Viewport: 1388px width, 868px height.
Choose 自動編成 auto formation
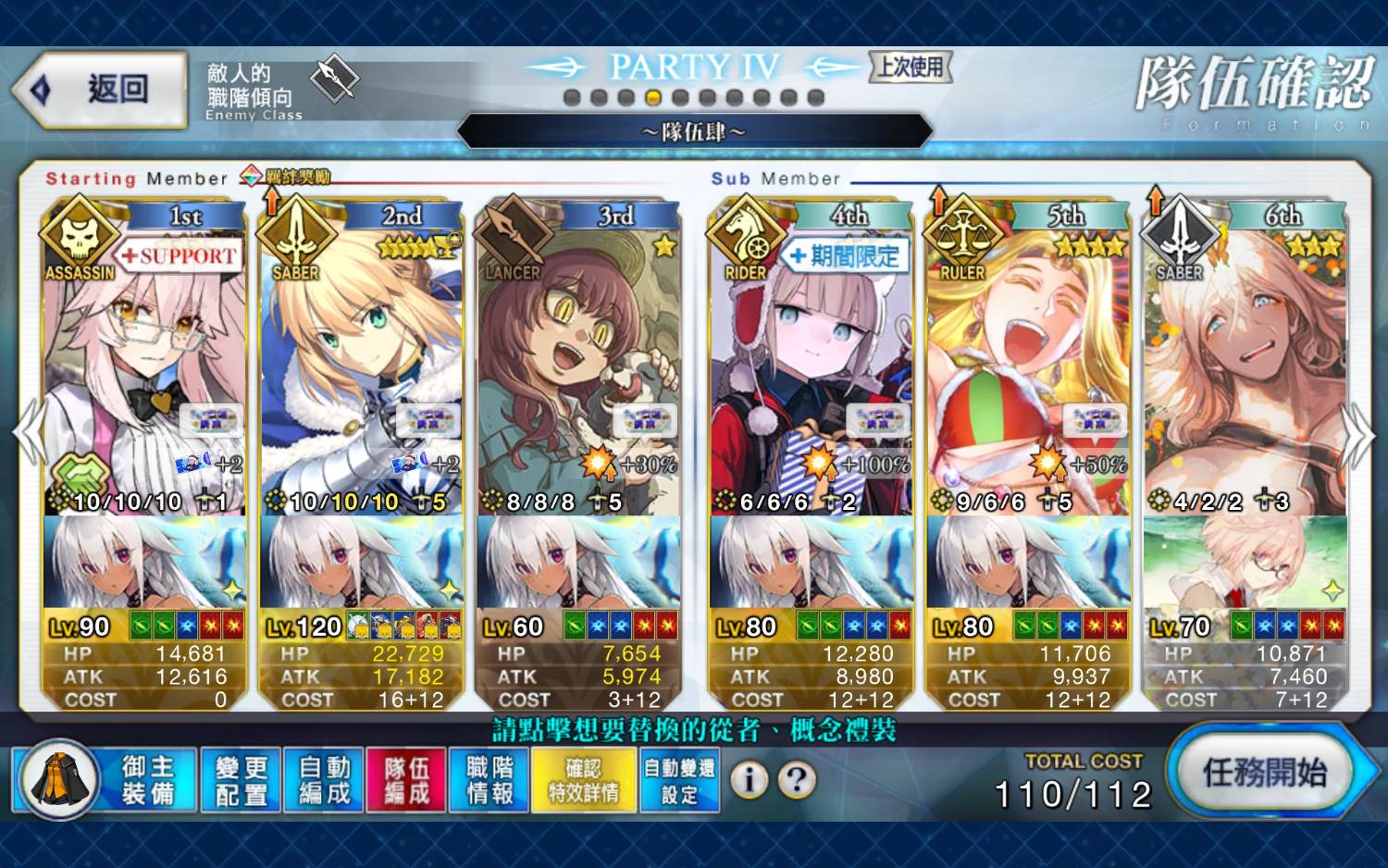324,780
